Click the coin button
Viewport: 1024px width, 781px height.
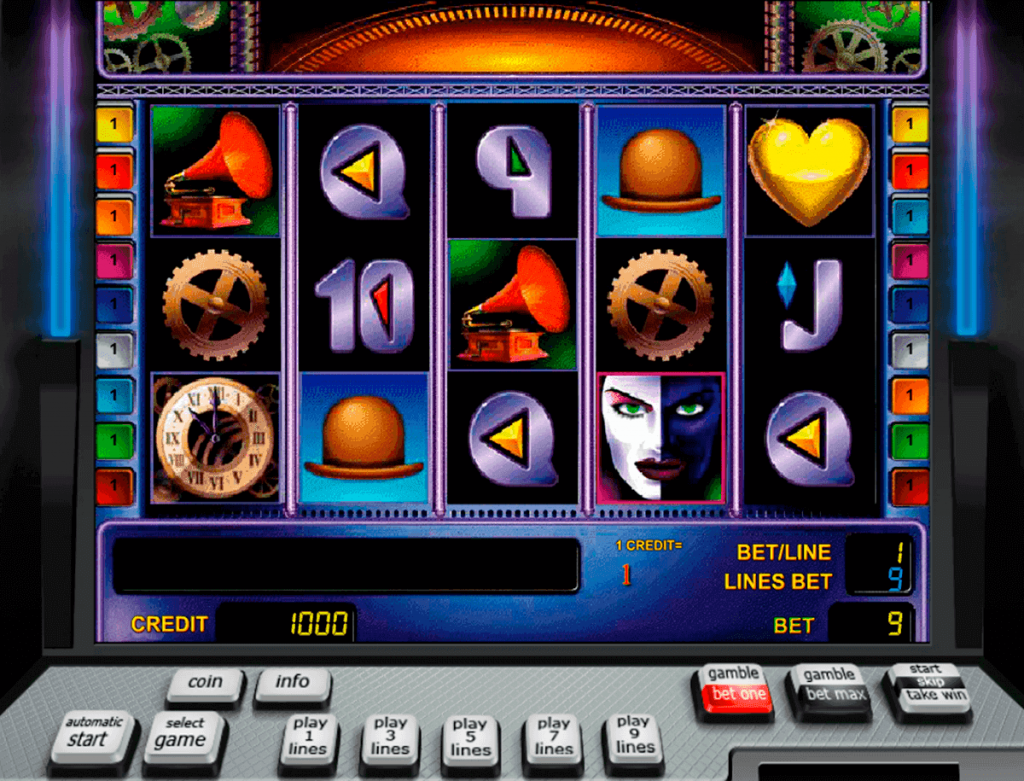(205, 683)
